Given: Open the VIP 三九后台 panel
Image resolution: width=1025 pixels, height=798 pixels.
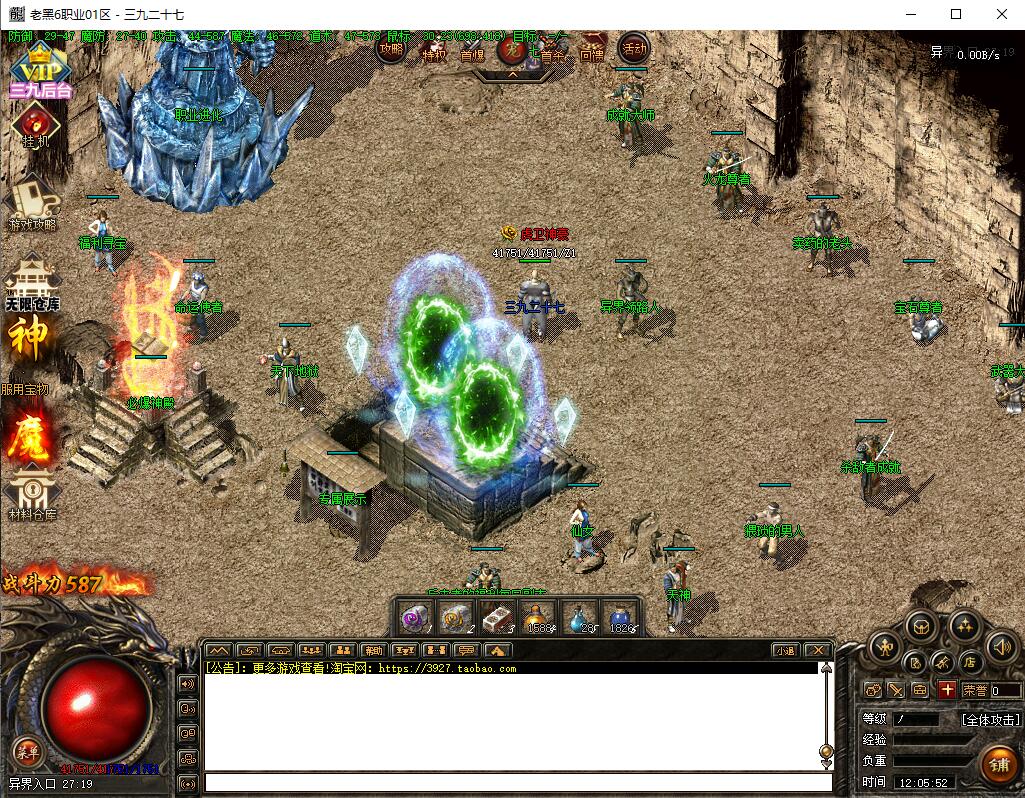Looking at the screenshot, I should click(39, 70).
